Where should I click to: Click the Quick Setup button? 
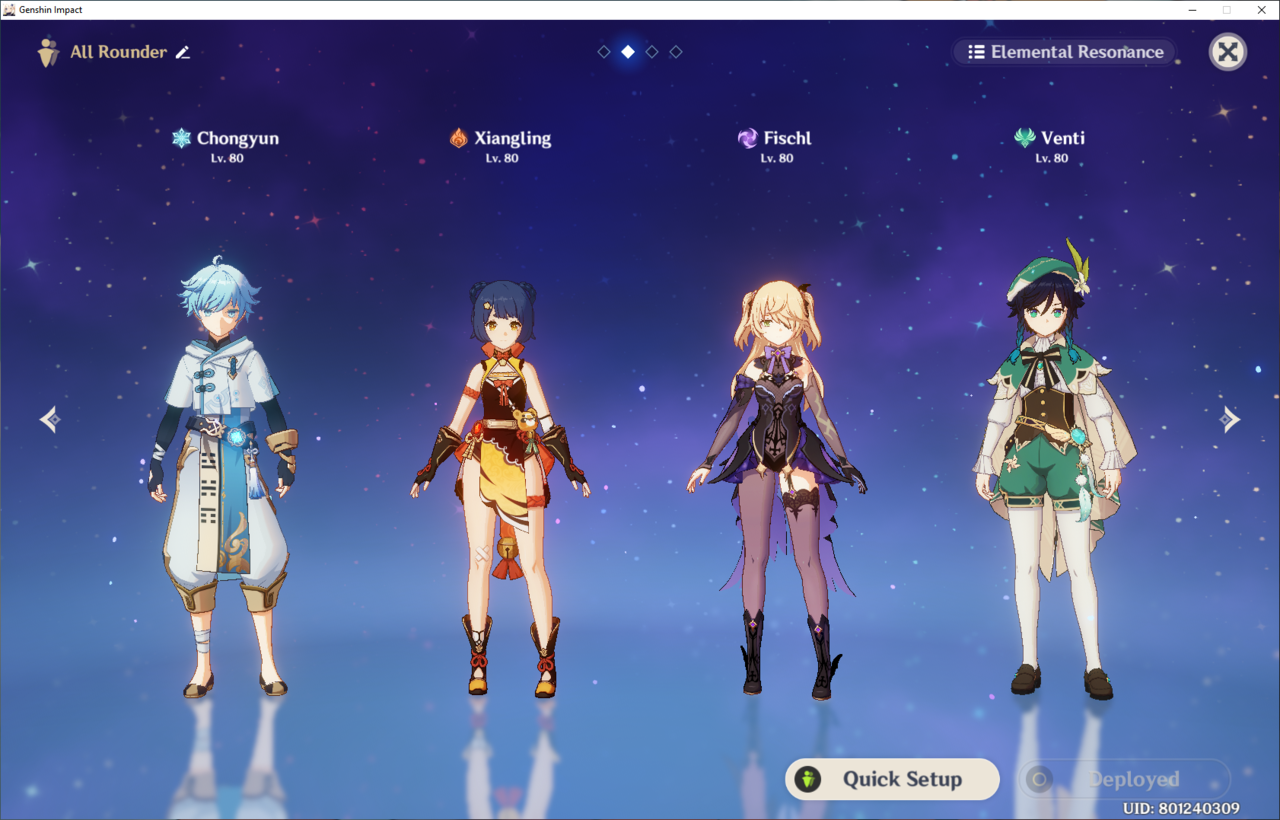click(891, 779)
